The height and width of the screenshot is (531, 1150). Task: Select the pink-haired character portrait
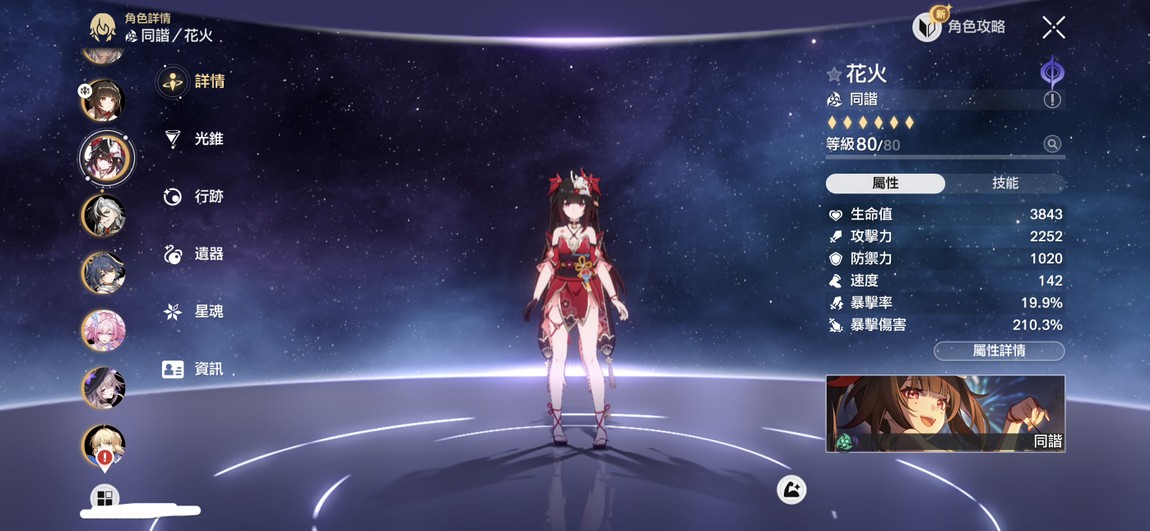[x=103, y=330]
